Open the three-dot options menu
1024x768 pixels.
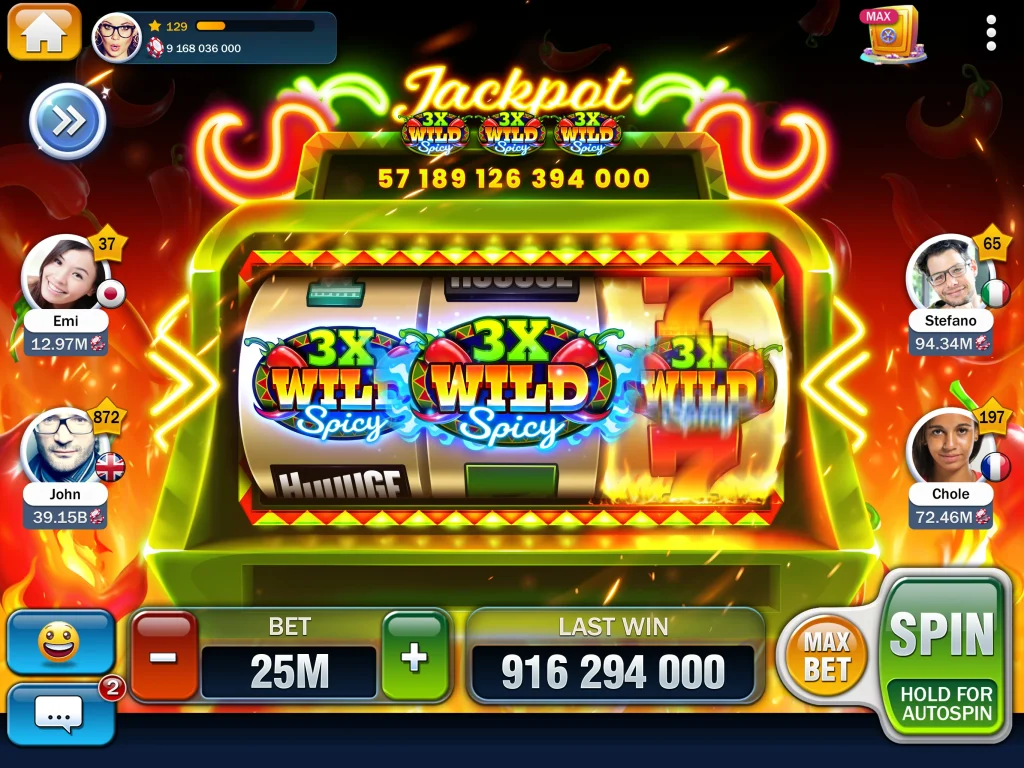pos(991,33)
